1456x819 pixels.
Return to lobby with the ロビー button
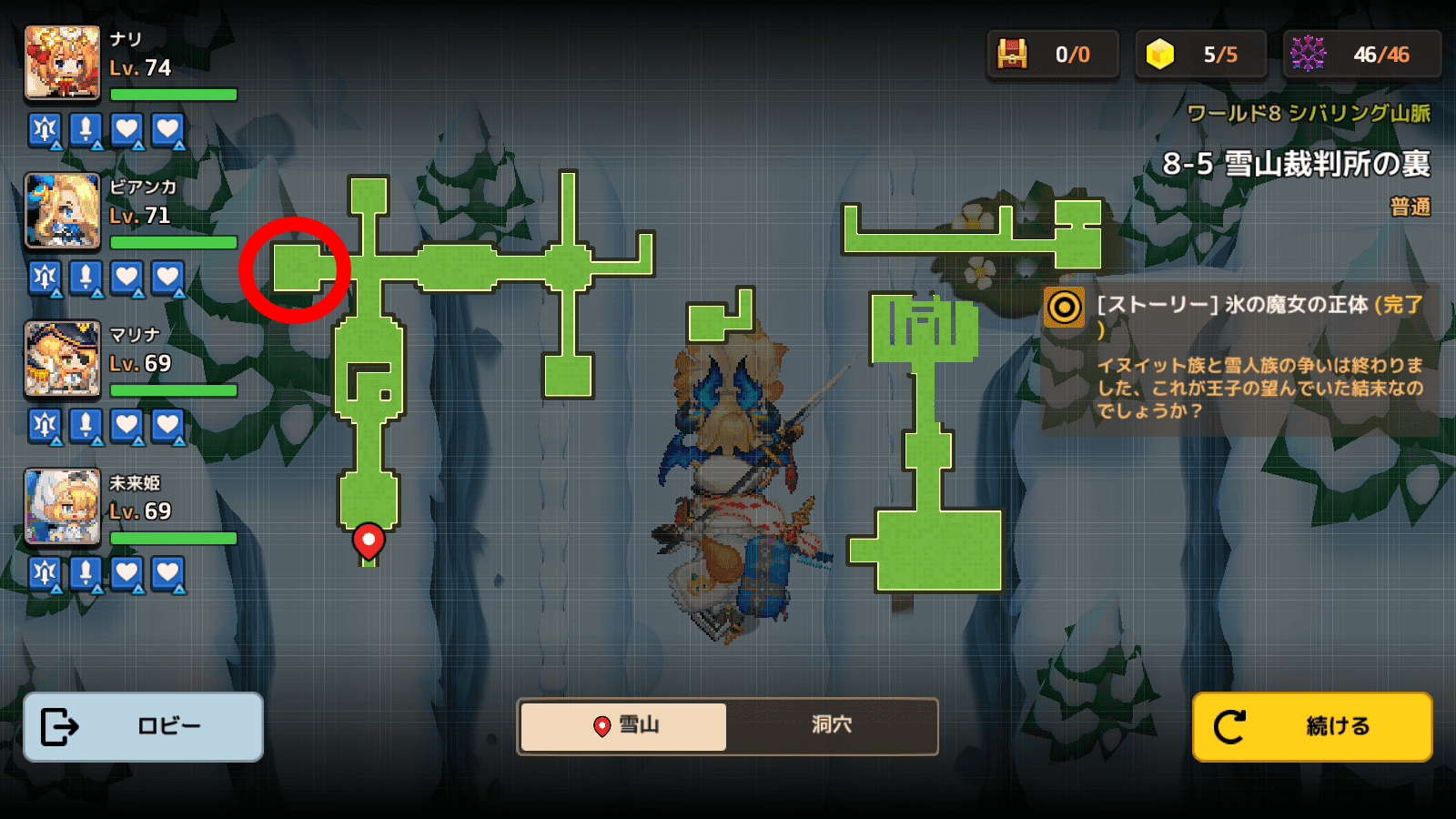tap(143, 726)
